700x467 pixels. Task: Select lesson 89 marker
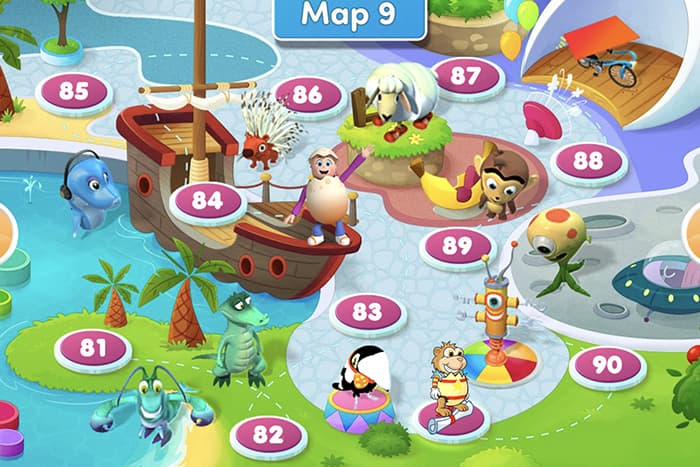click(x=456, y=245)
